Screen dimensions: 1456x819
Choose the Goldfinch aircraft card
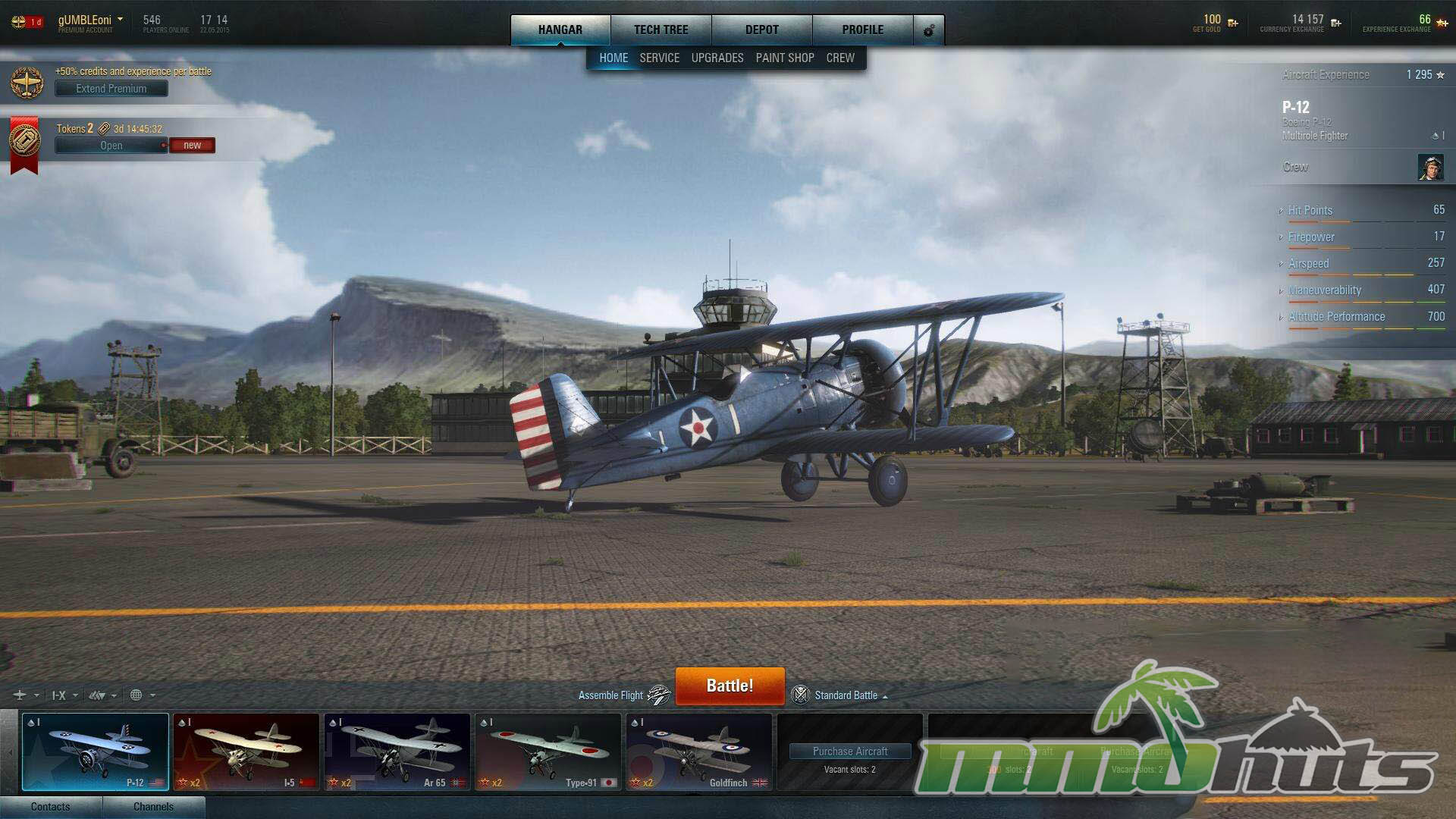[698, 752]
